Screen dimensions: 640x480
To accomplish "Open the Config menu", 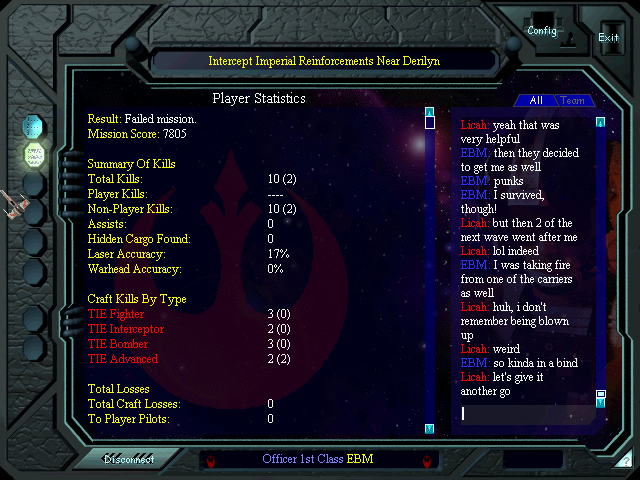I will coord(542,31).
